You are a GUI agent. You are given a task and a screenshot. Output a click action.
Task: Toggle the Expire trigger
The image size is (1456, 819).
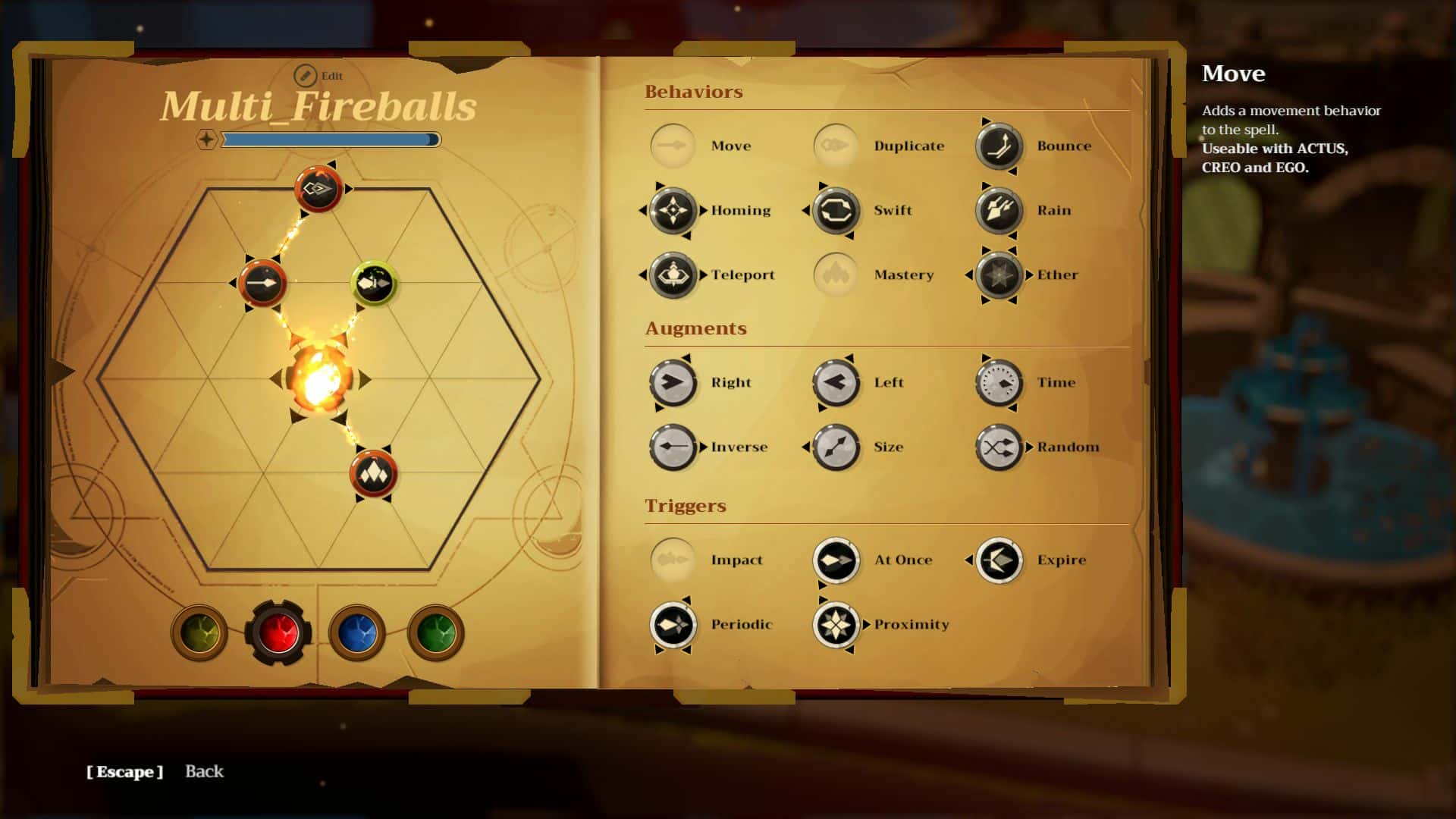pos(999,560)
